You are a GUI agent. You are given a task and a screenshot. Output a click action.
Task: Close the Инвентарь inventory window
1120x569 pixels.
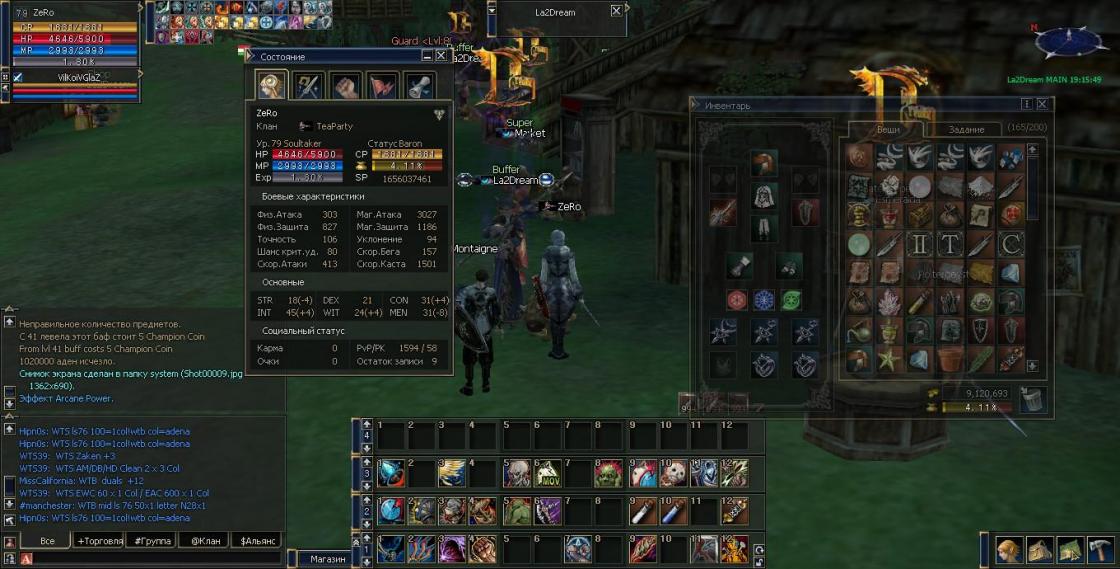tap(1042, 104)
